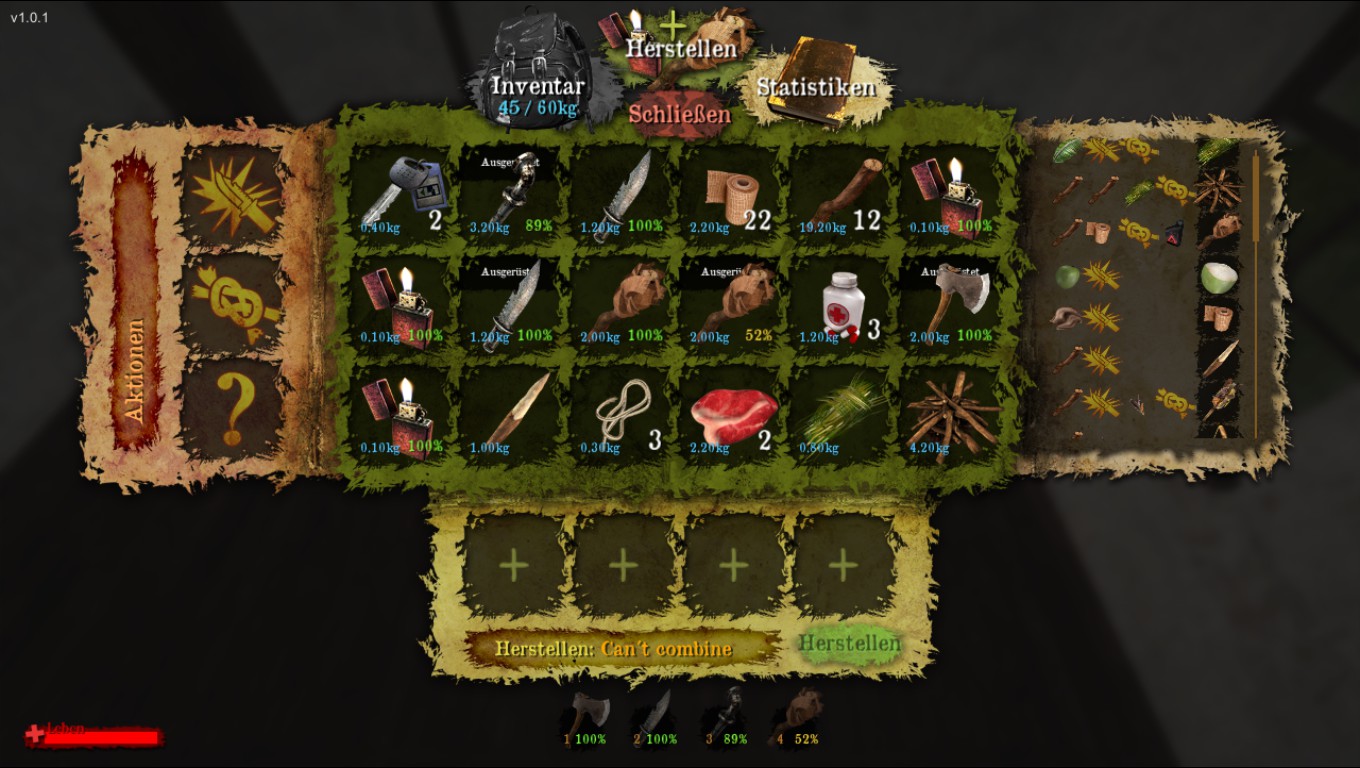This screenshot has height=768, width=1360.
Task: Select the grass bundle inventory slot
Action: 842,414
